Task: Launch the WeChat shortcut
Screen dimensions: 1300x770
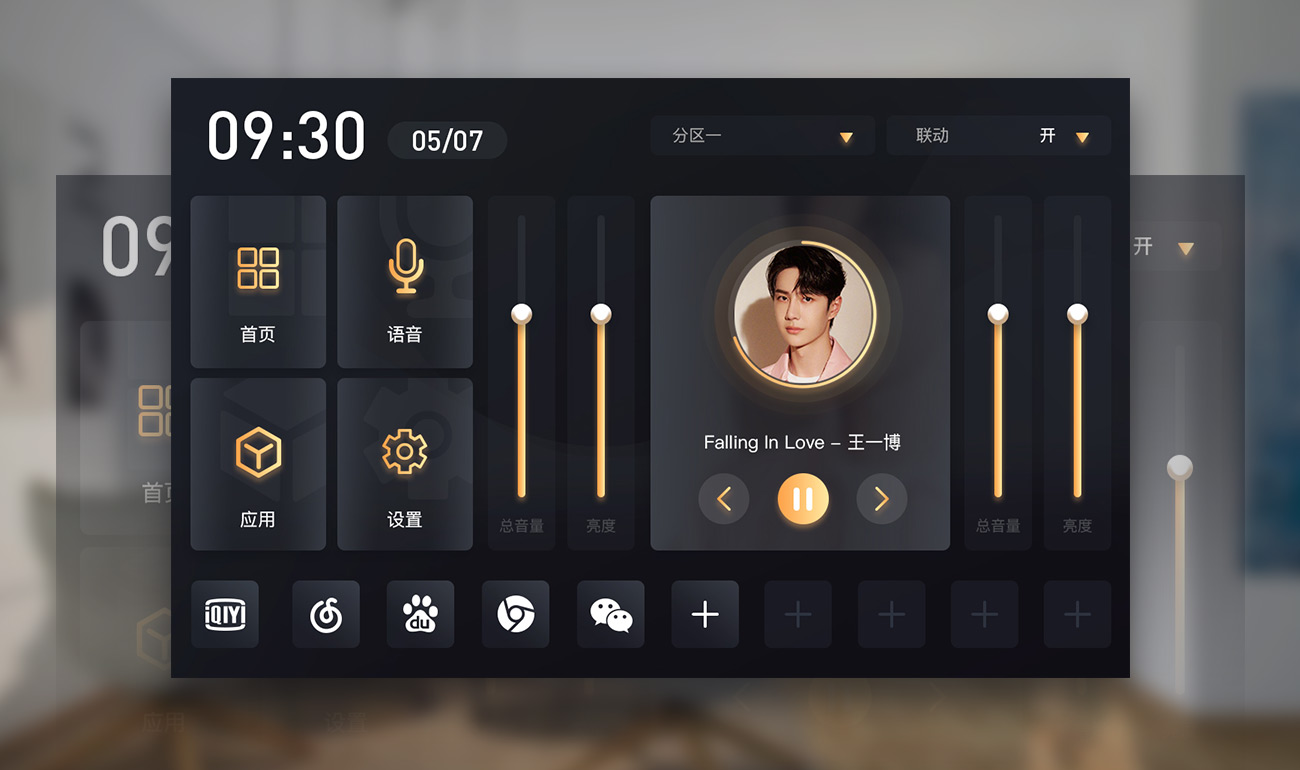Action: pyautogui.click(x=611, y=614)
